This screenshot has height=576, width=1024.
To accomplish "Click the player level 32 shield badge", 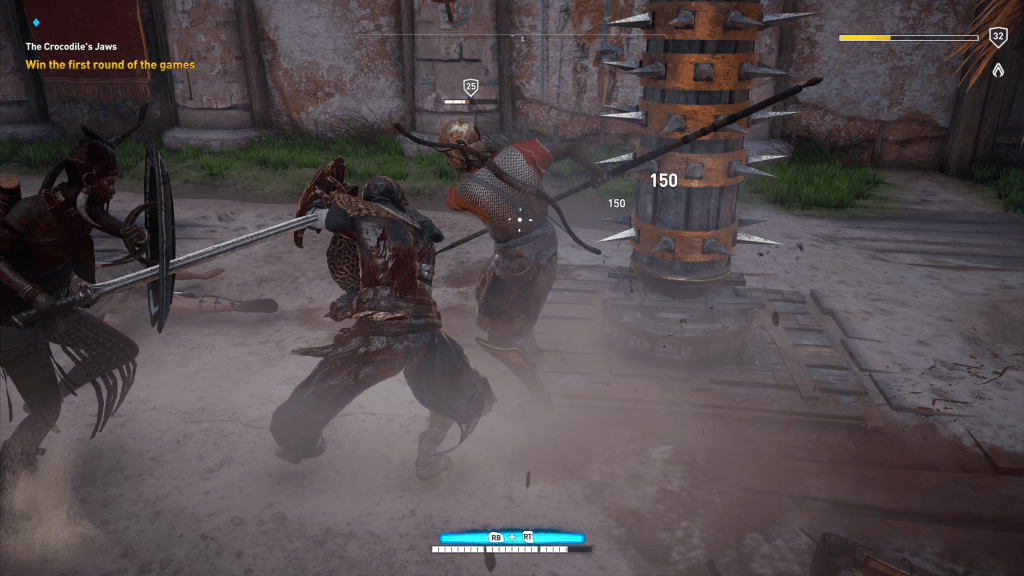I will pos(997,37).
